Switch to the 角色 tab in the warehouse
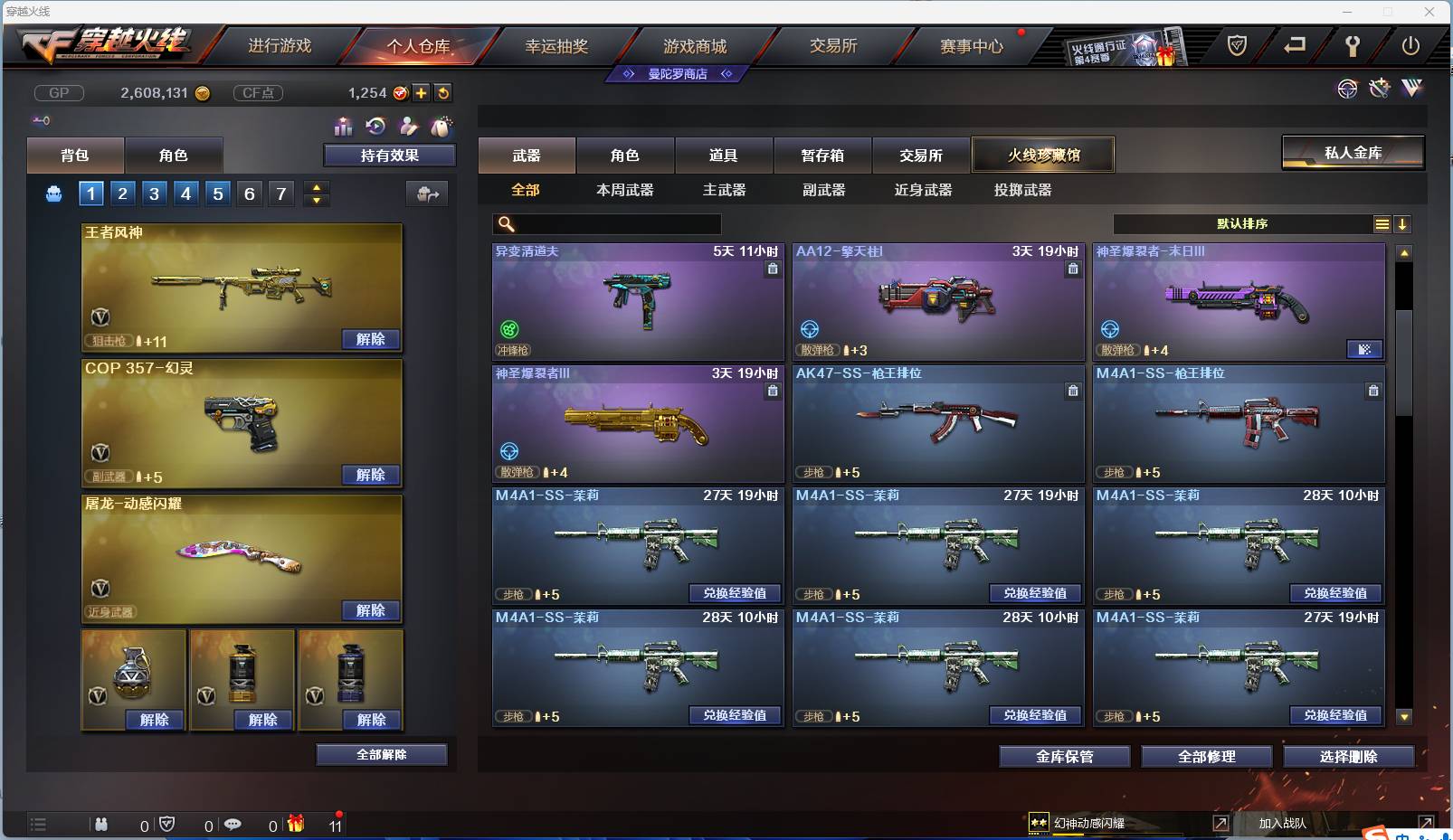Viewport: 1453px width, 840px height. click(625, 155)
